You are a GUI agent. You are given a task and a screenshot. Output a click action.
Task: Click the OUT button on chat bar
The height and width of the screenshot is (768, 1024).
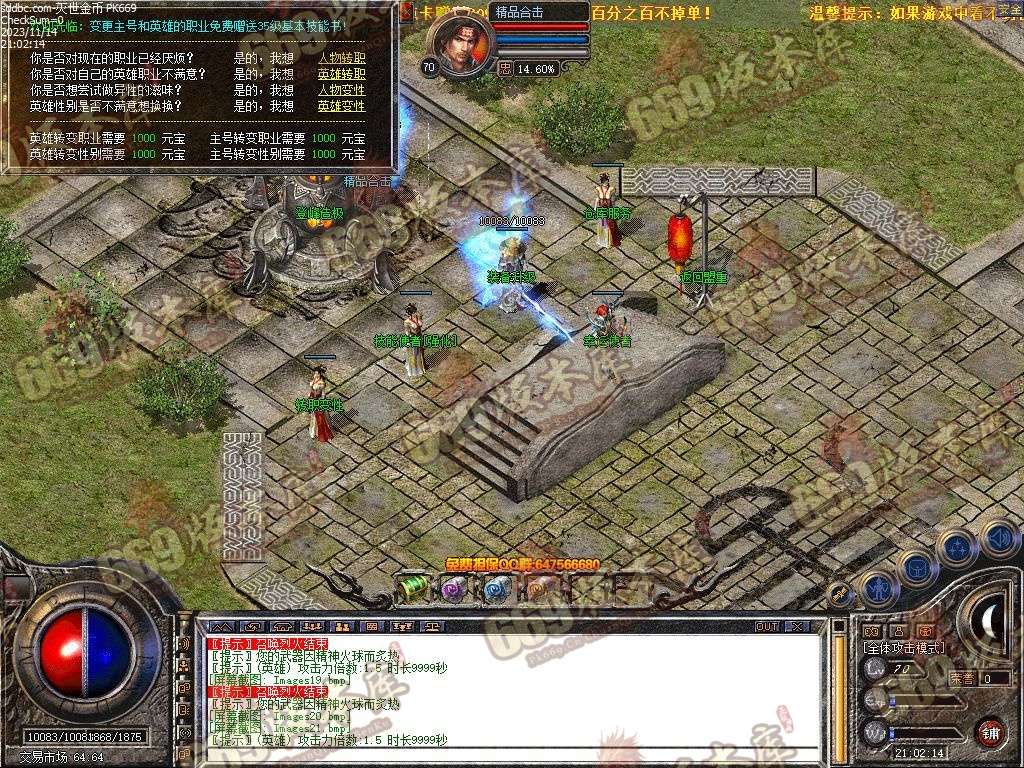[766, 627]
